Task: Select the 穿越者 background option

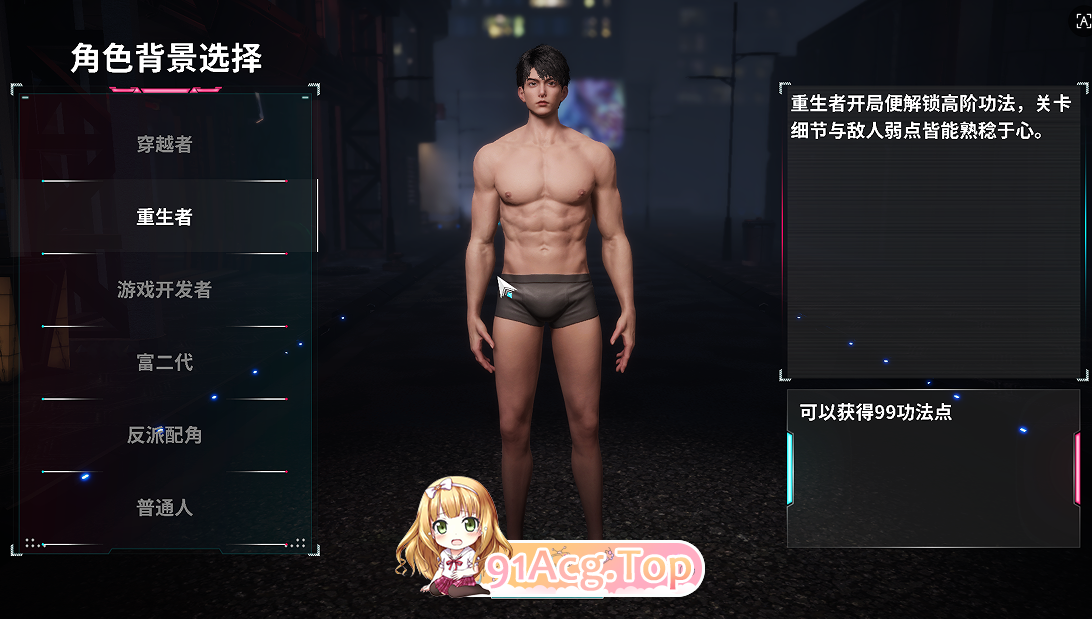Action: point(165,144)
